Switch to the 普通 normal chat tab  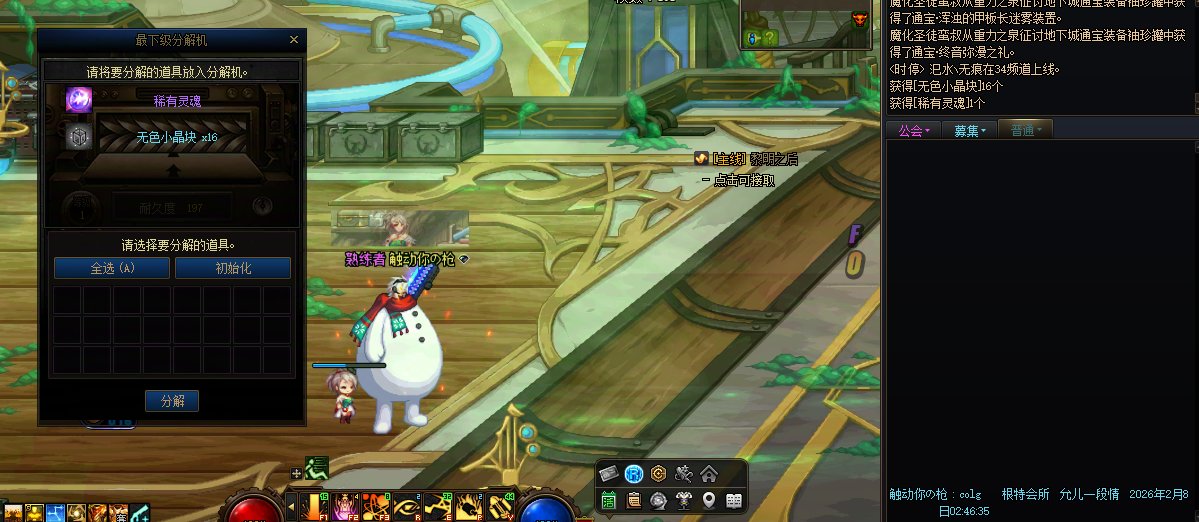click(x=1025, y=130)
